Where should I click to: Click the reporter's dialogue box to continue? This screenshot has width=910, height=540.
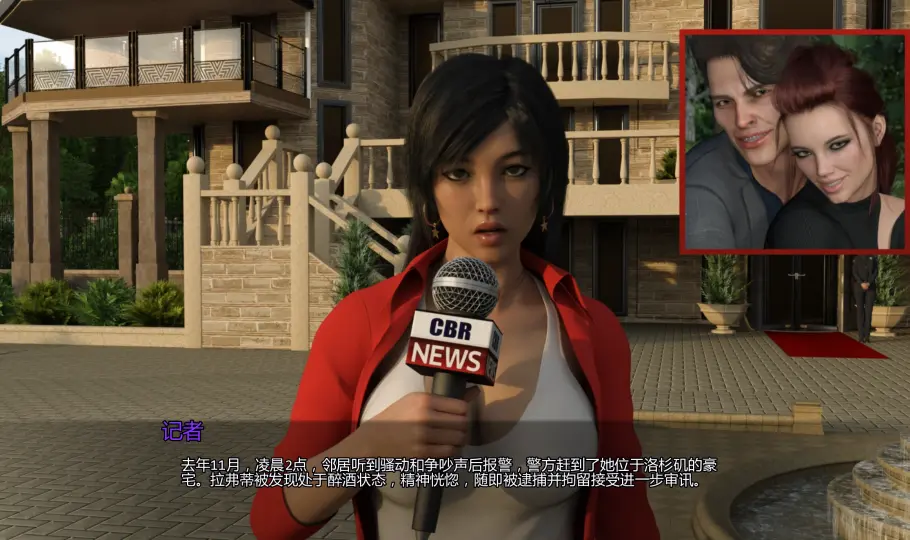450,472
